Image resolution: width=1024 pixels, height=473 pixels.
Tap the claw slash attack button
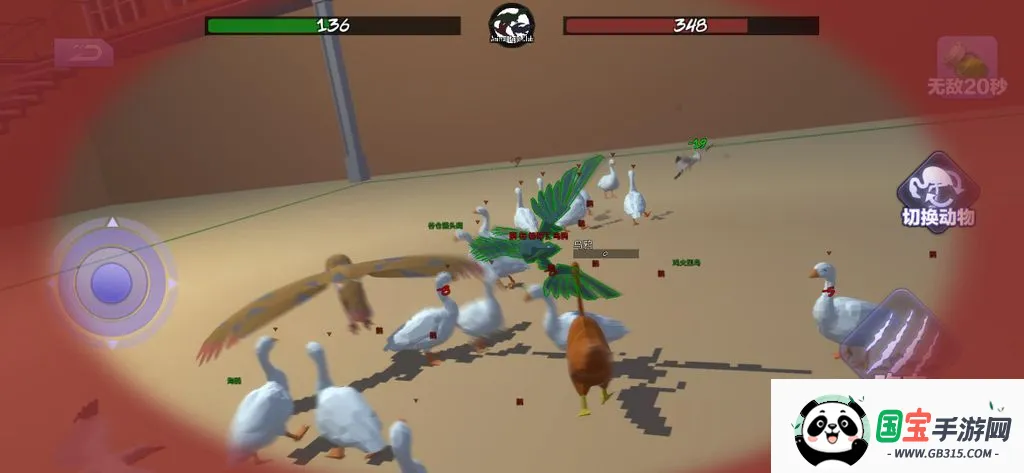coord(894,335)
